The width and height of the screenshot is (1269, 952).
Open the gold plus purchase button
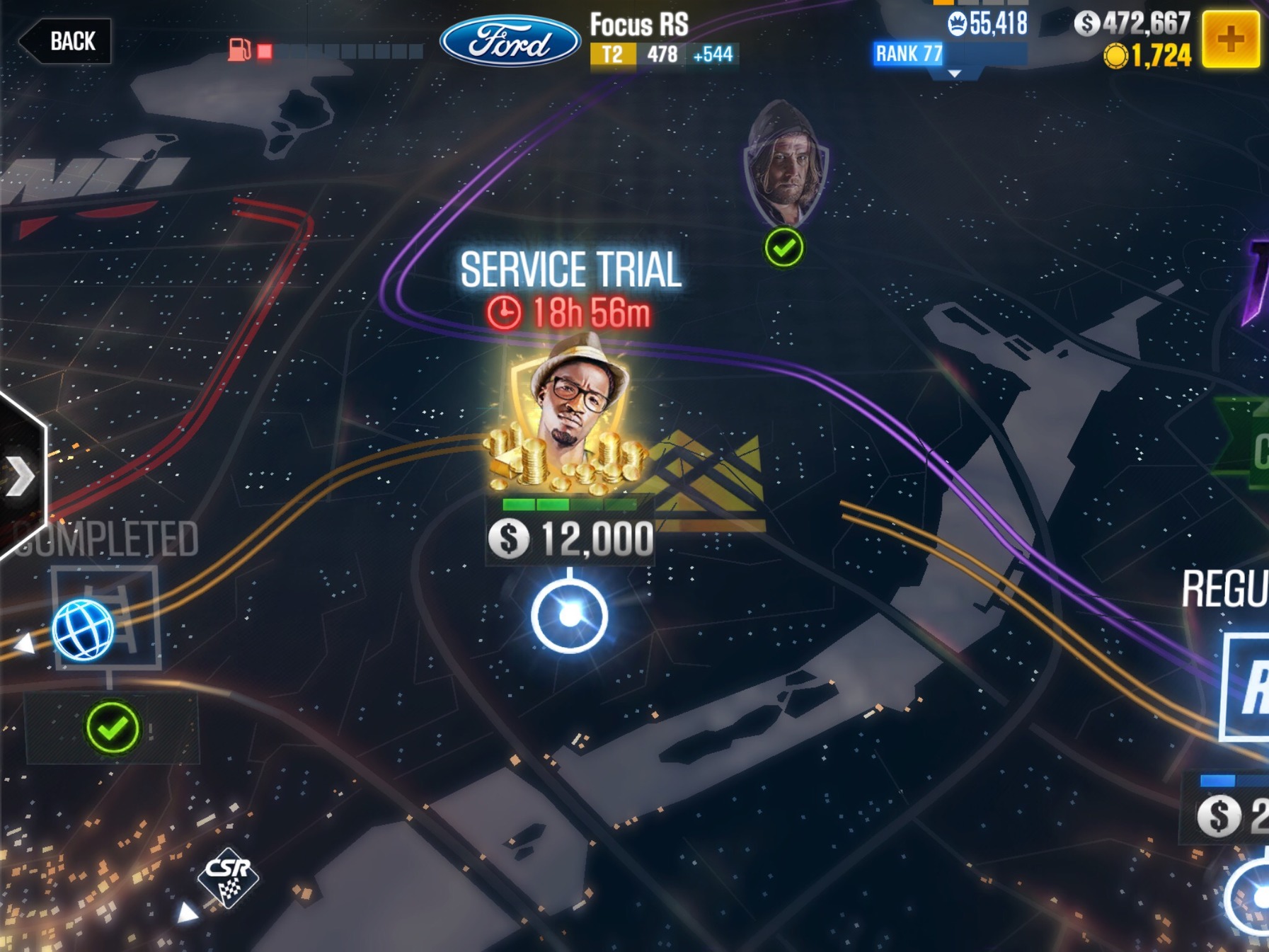click(x=1230, y=40)
